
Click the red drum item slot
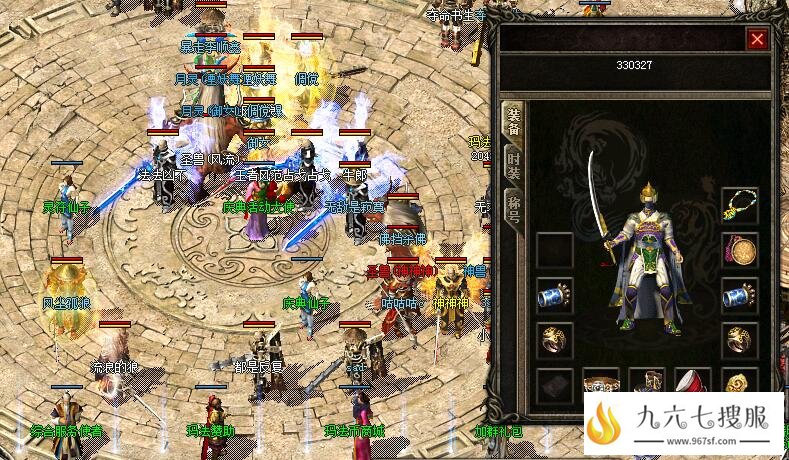tap(693, 382)
